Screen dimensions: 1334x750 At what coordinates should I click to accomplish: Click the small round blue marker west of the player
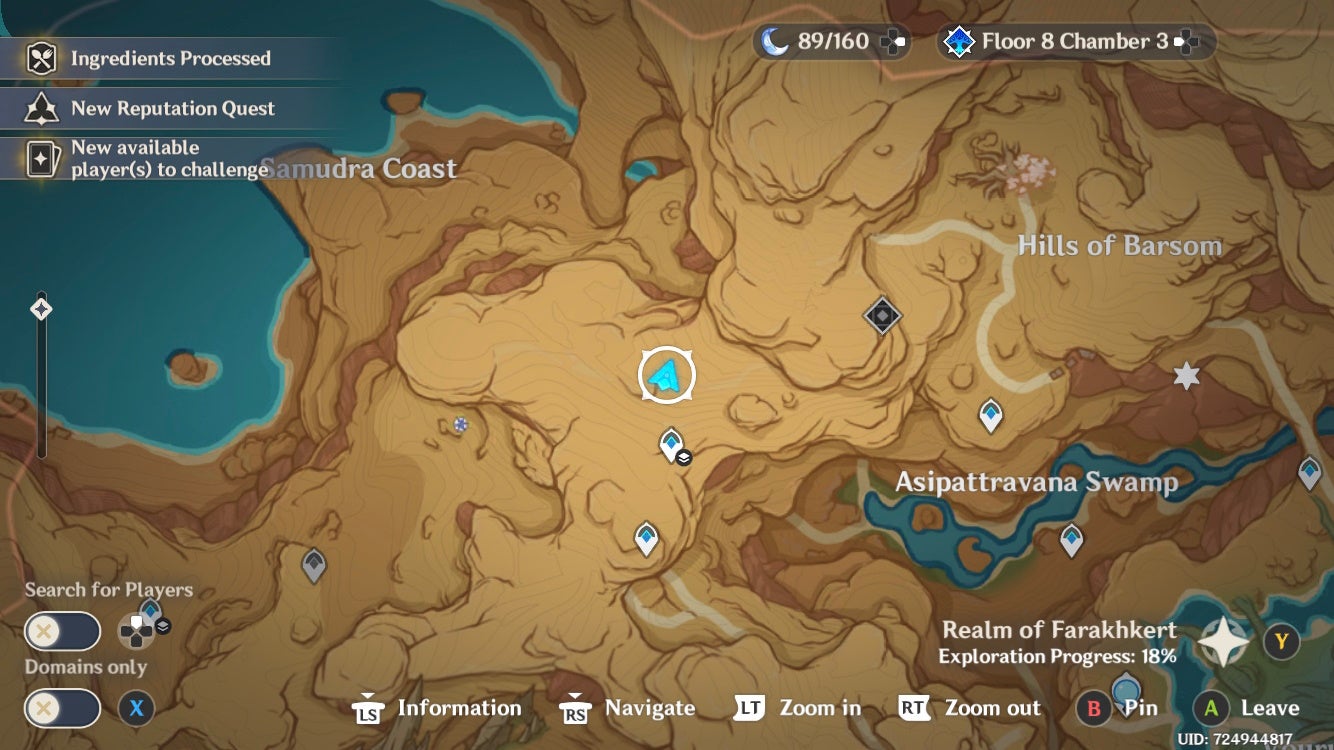pyautogui.click(x=459, y=425)
